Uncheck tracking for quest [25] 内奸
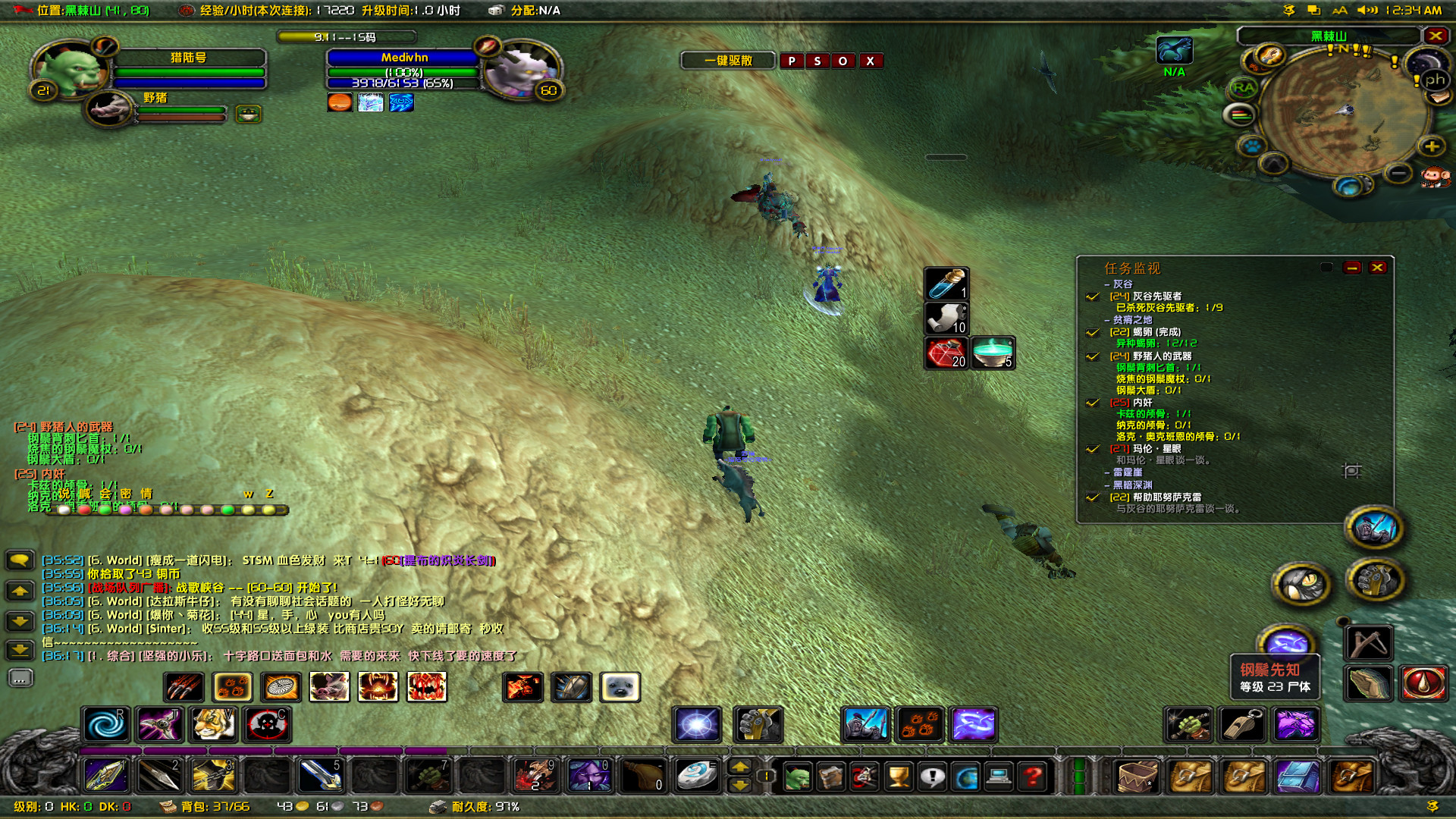 [x=1092, y=403]
